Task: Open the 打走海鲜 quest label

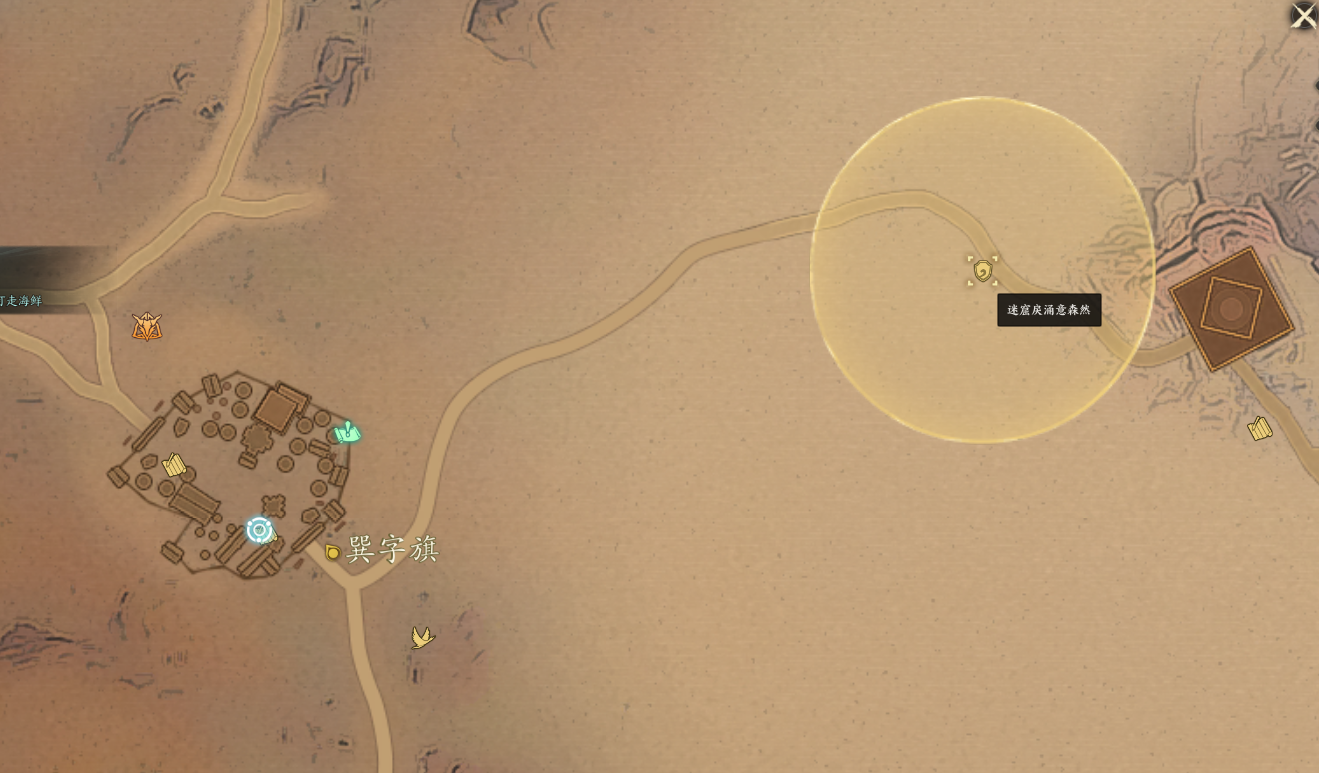Action: 22,301
